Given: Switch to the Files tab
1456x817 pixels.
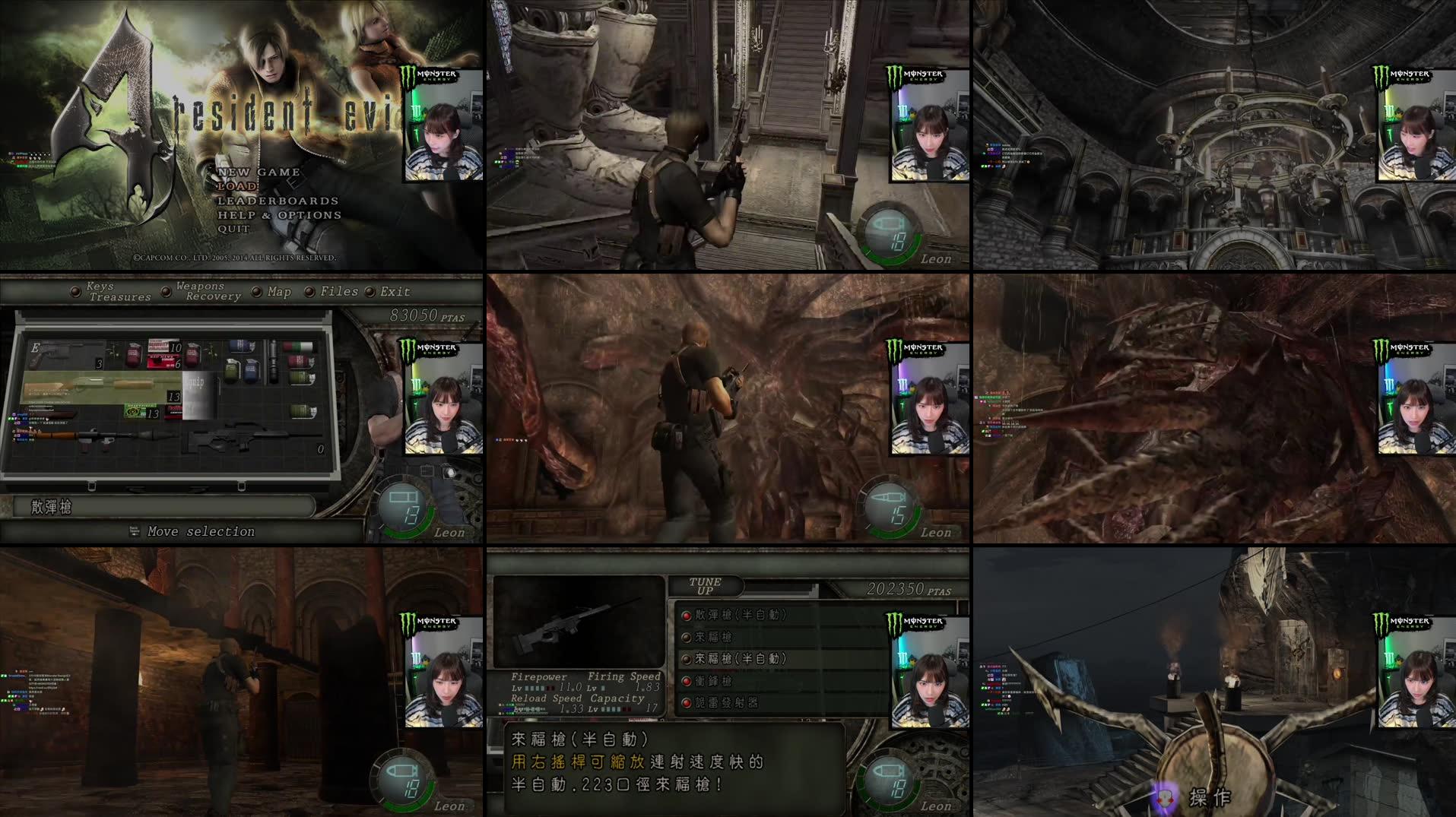Looking at the screenshot, I should [340, 292].
